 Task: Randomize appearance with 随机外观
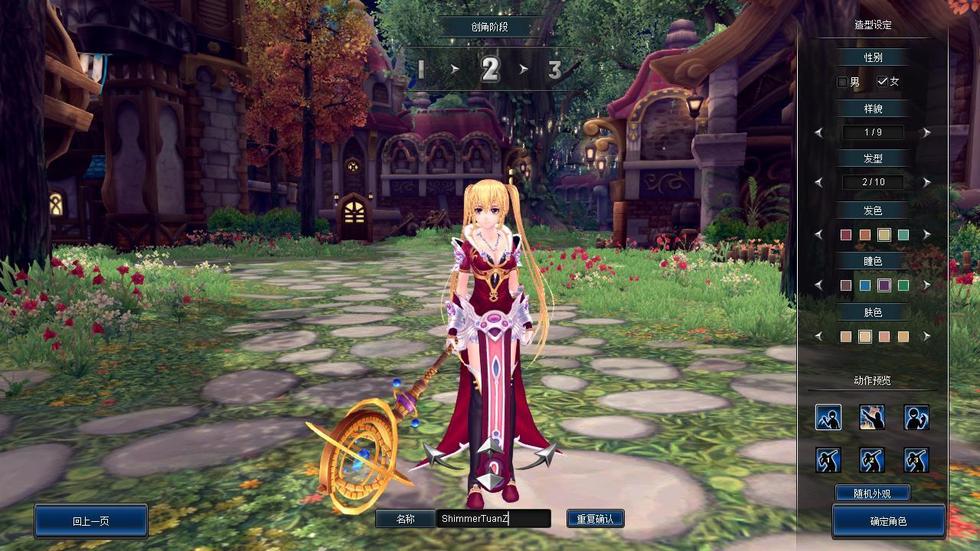873,492
